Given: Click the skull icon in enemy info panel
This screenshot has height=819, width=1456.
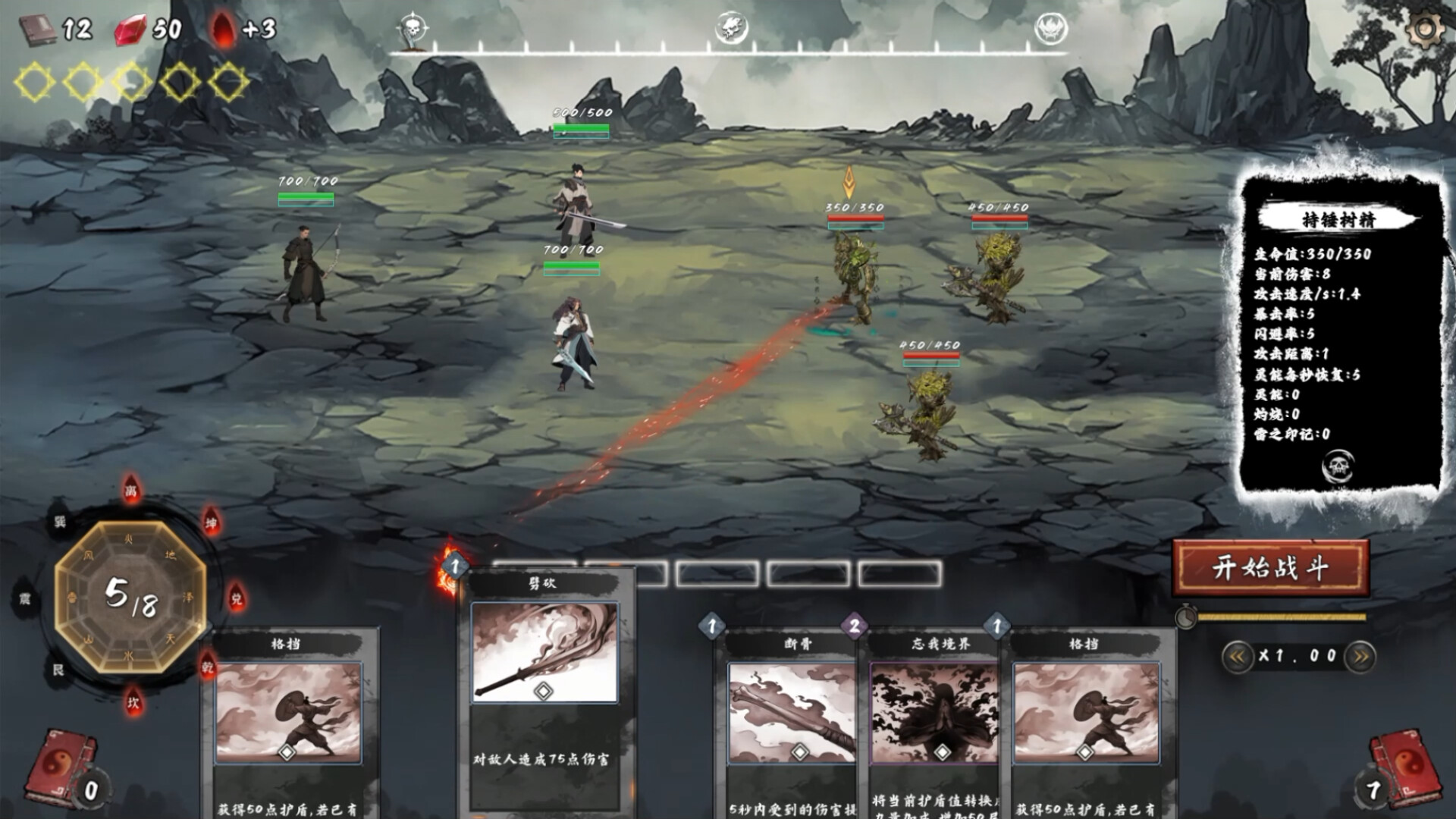Looking at the screenshot, I should (1338, 466).
